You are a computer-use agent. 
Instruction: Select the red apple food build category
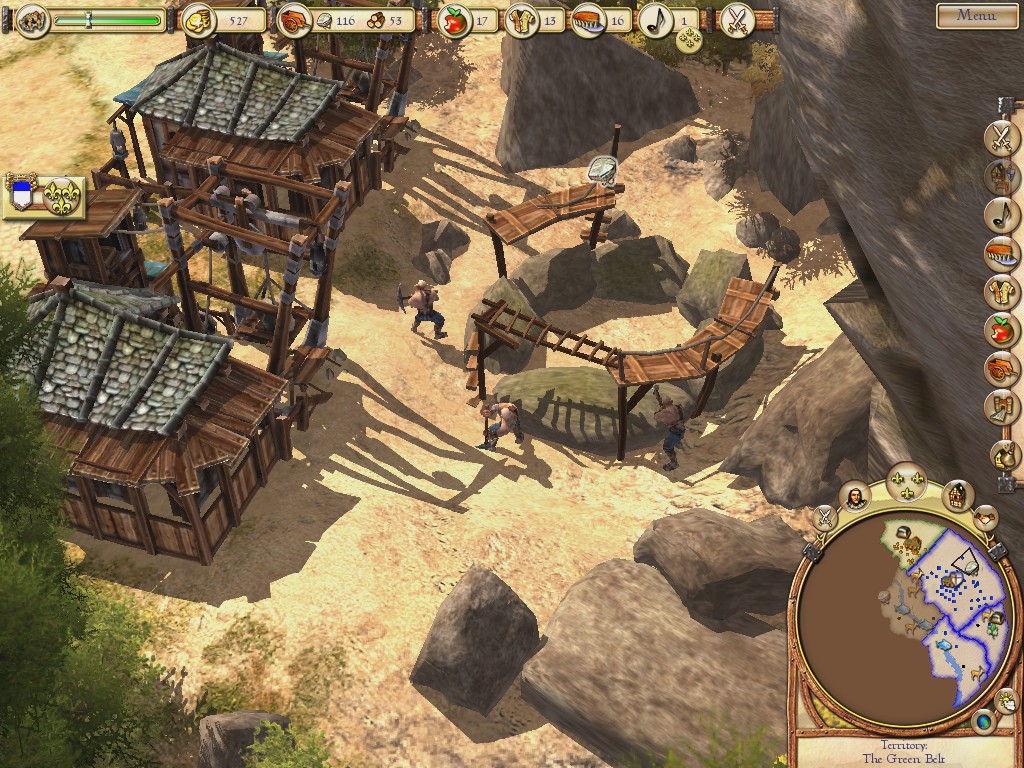click(x=1001, y=329)
